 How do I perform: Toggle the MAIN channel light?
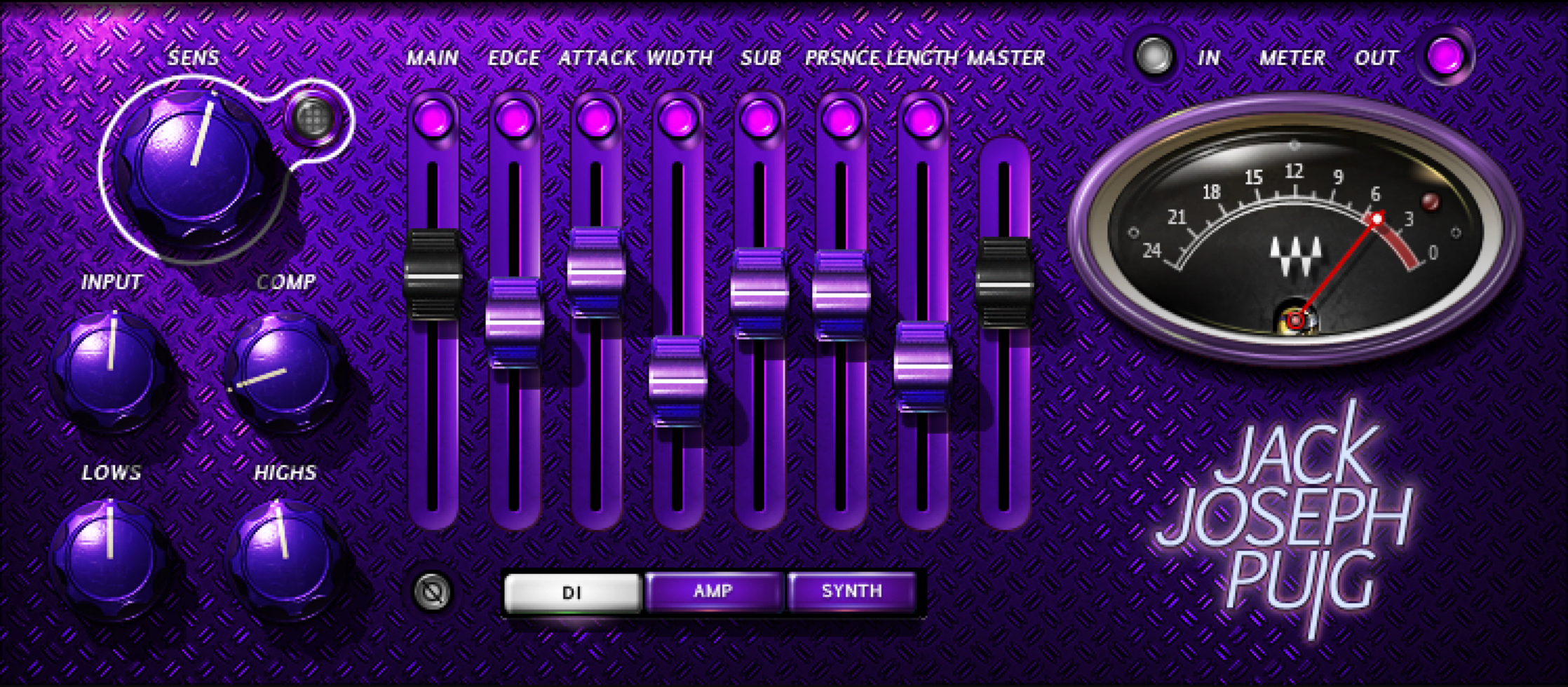coord(433,118)
